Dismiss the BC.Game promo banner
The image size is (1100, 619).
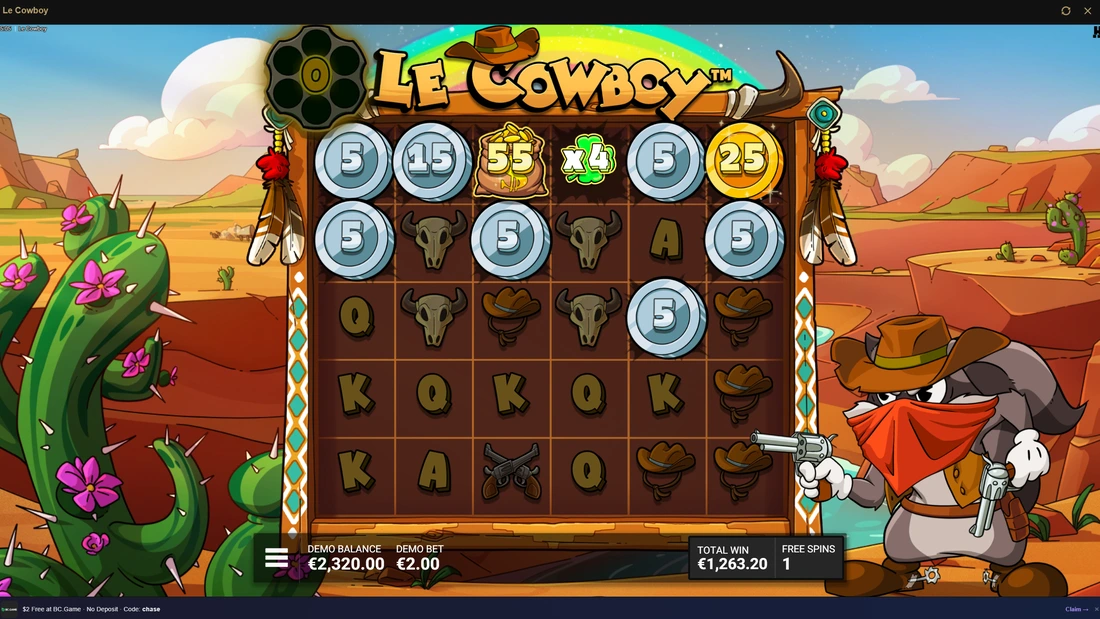[1095, 609]
